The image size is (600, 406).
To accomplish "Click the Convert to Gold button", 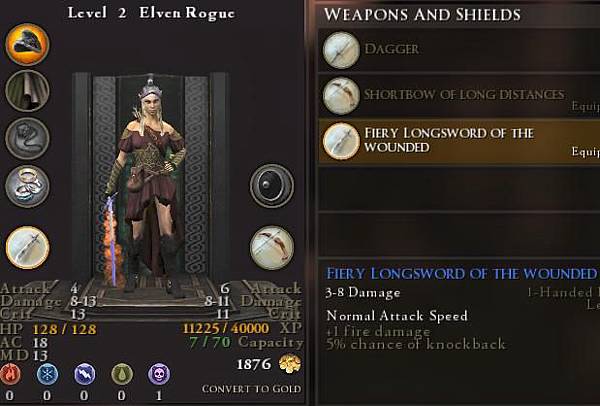I will pos(251,389).
